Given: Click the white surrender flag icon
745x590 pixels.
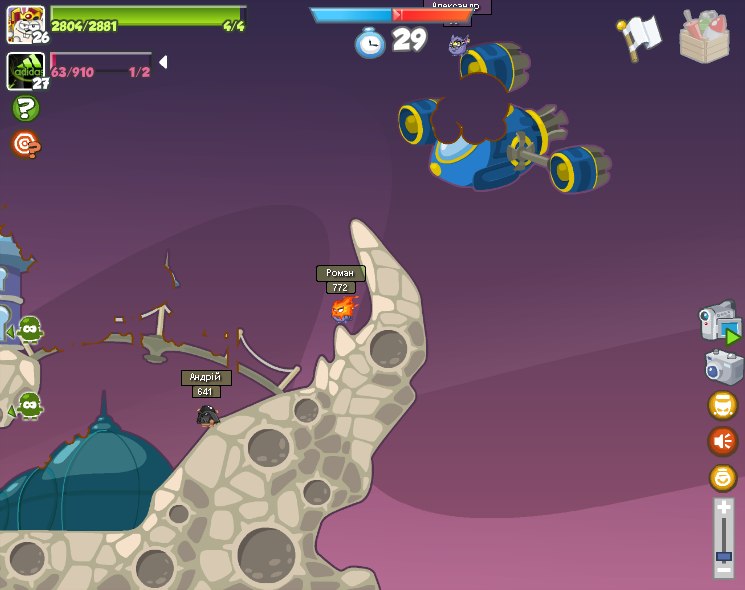Looking at the screenshot, I should [x=639, y=37].
